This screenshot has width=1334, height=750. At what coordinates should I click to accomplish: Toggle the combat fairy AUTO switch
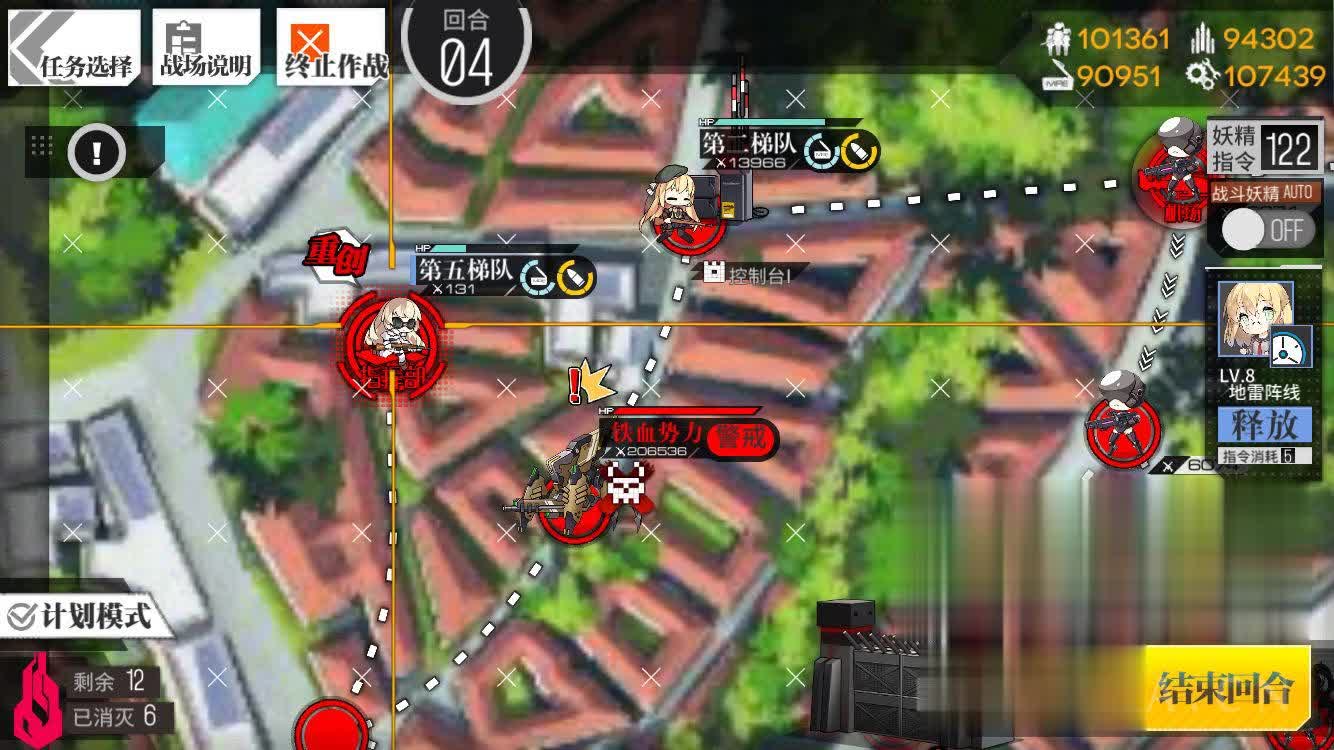click(x=1264, y=230)
